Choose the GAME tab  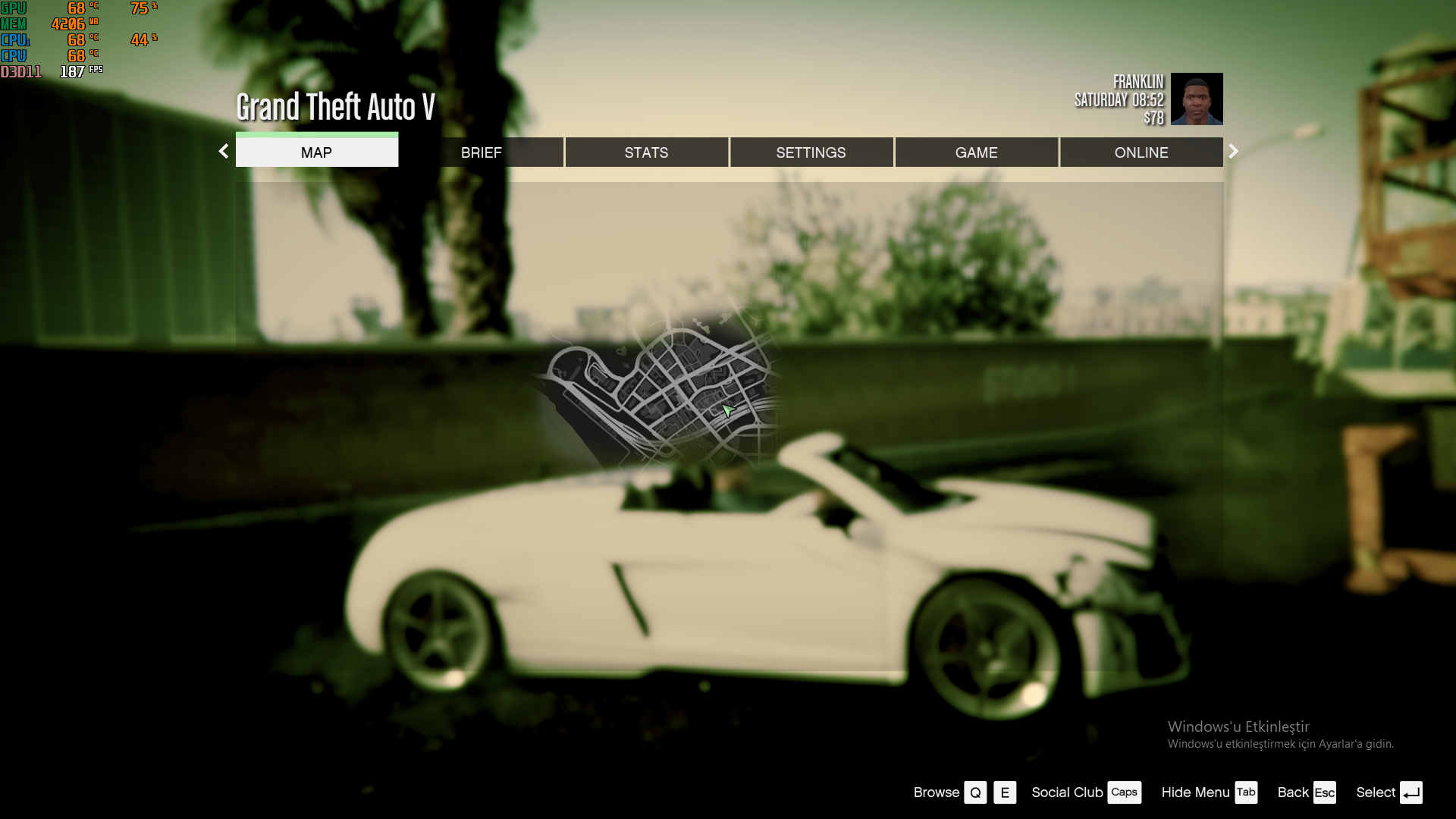(976, 152)
